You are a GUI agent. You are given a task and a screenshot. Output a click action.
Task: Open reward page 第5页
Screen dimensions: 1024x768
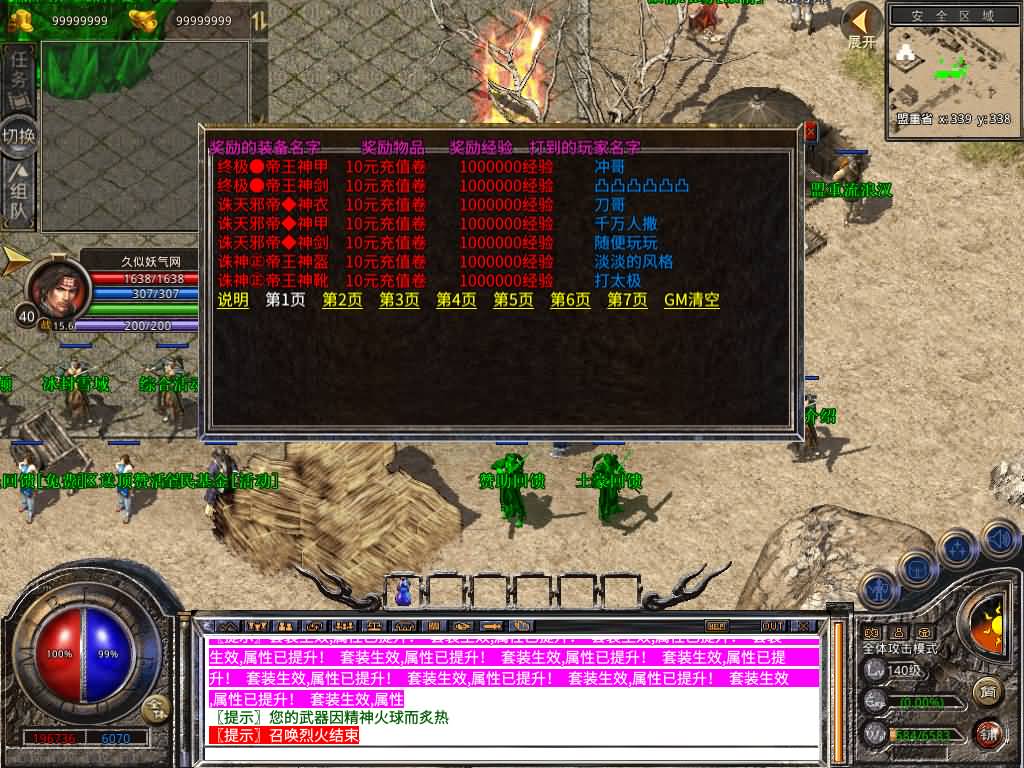[x=513, y=300]
